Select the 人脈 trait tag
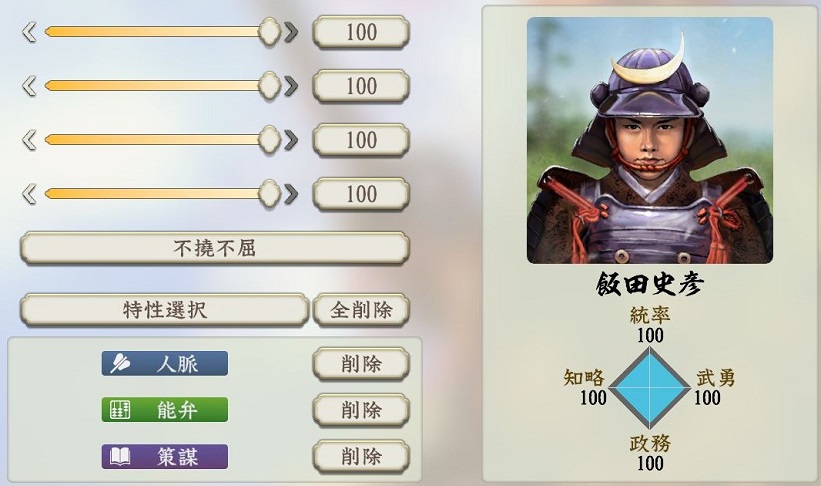Screen dimensions: 821x486 (x=165, y=363)
